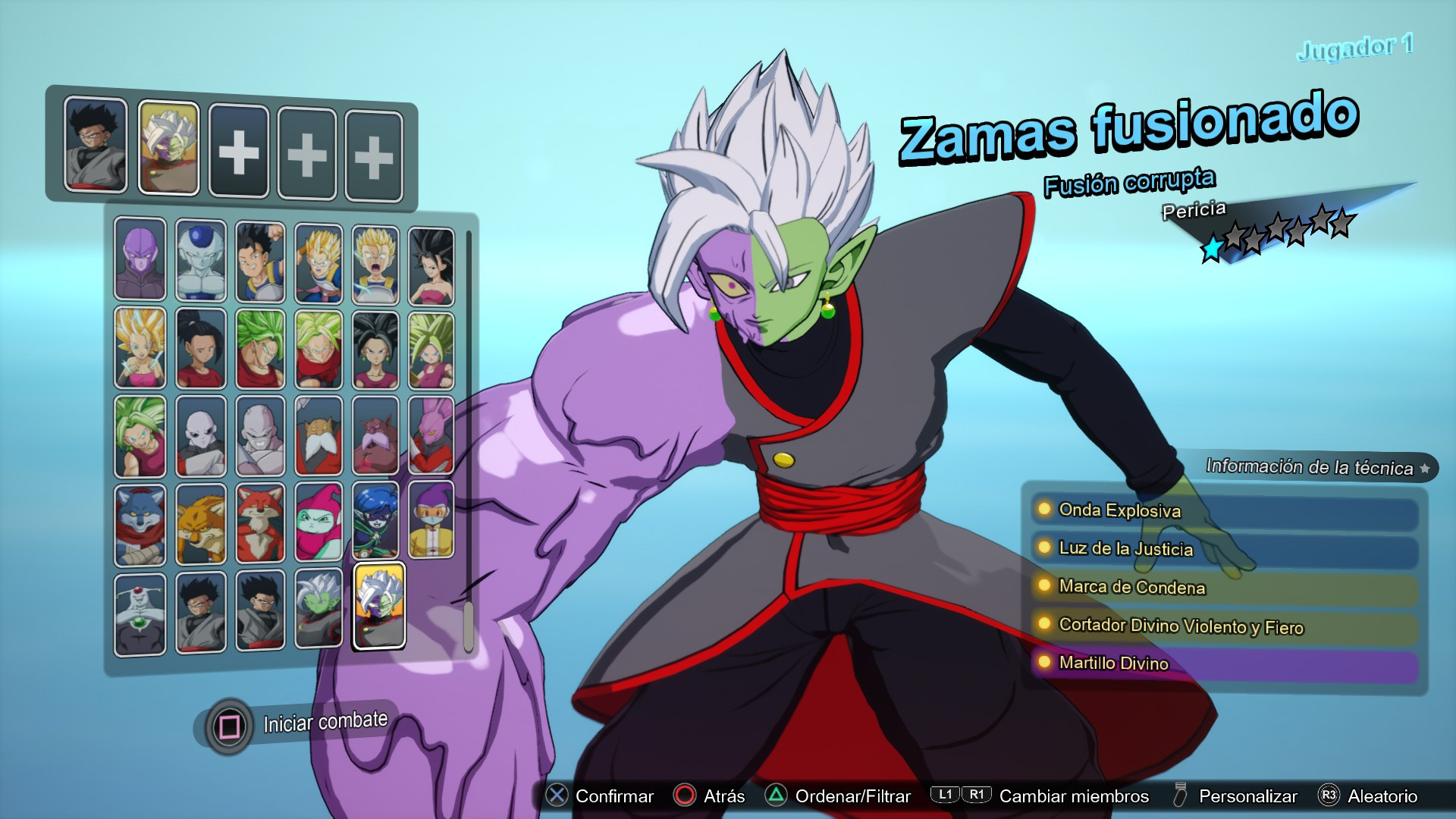Screen dimensions: 1456x819
Task: Select Hit's portrait in the roster grid
Action: (x=140, y=258)
